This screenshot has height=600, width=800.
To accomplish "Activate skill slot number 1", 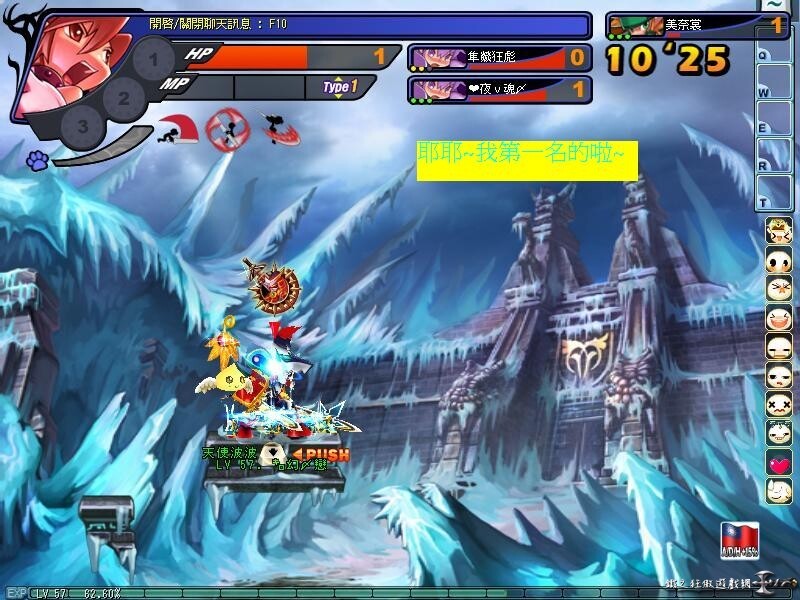I will (x=152, y=60).
